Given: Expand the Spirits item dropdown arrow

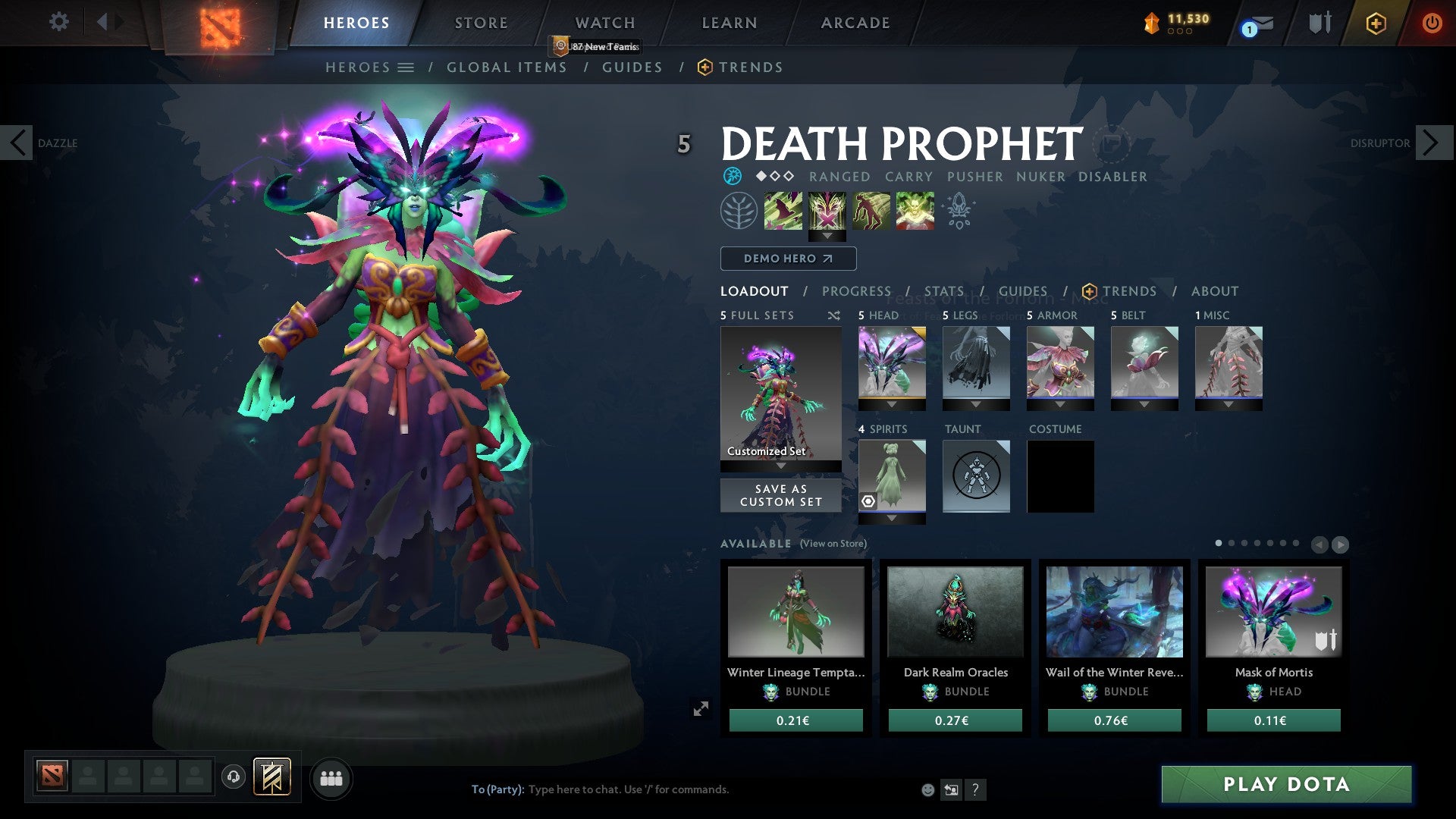Looking at the screenshot, I should coord(892,518).
